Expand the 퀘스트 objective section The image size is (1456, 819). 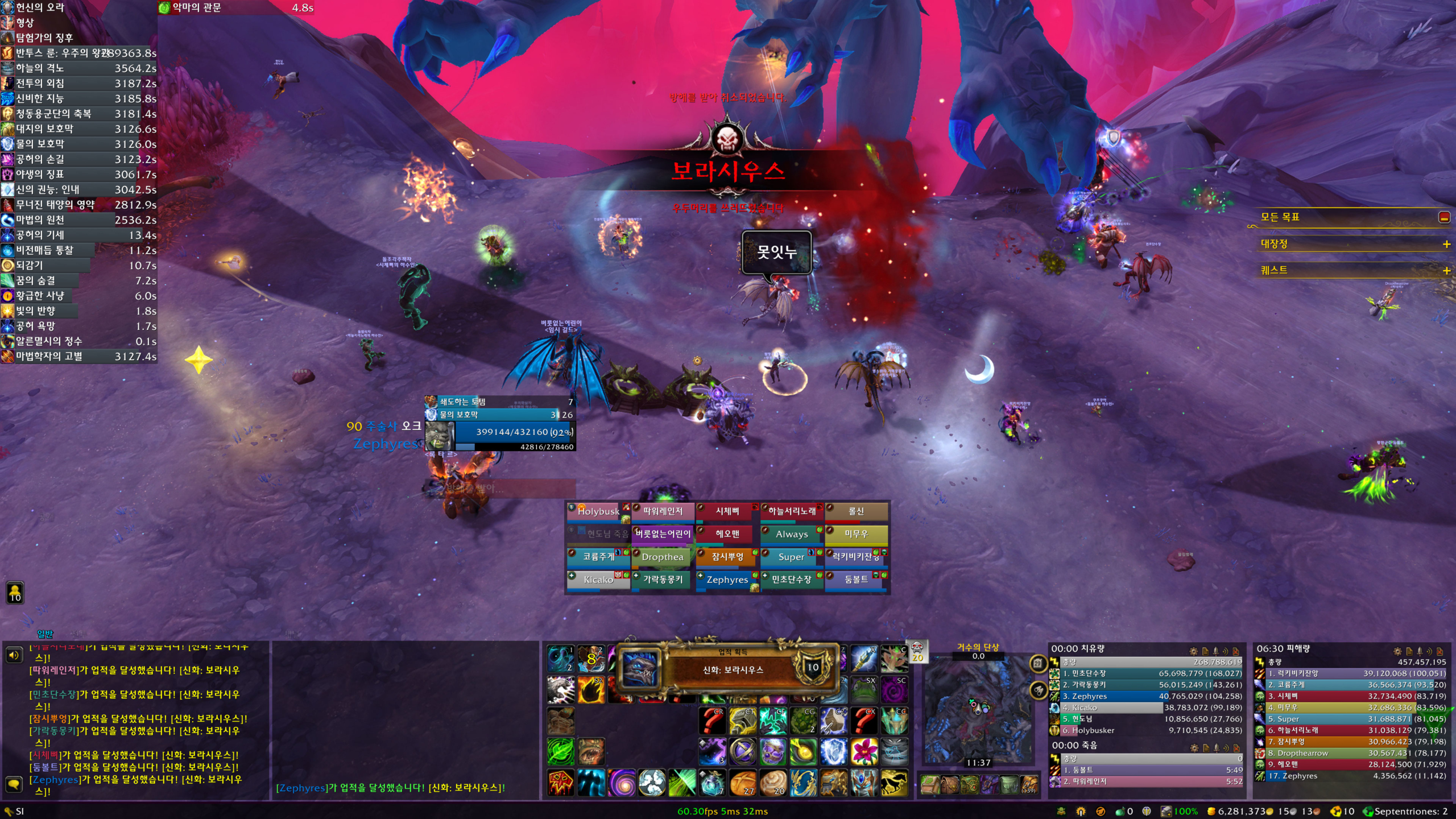pos(1446,271)
